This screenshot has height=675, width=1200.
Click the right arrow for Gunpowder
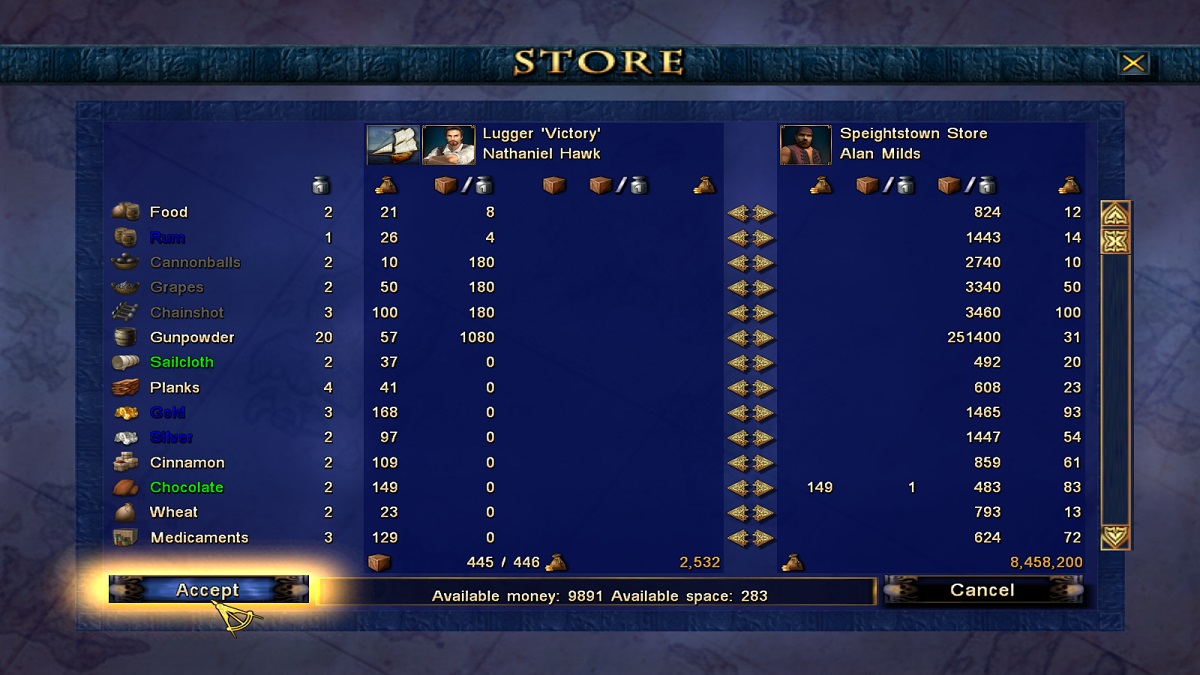(763, 337)
